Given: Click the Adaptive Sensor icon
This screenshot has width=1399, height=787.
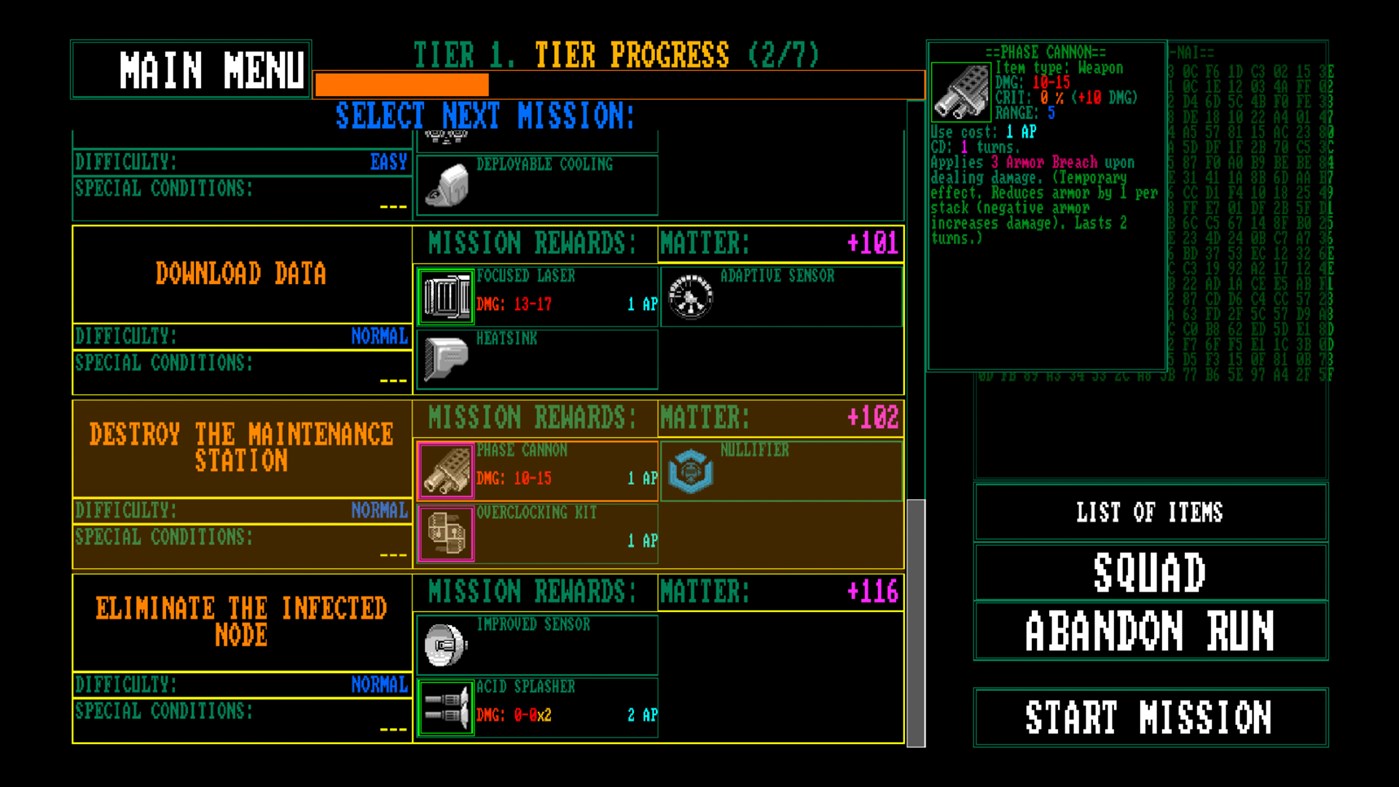Looking at the screenshot, I should pyautogui.click(x=688, y=294).
